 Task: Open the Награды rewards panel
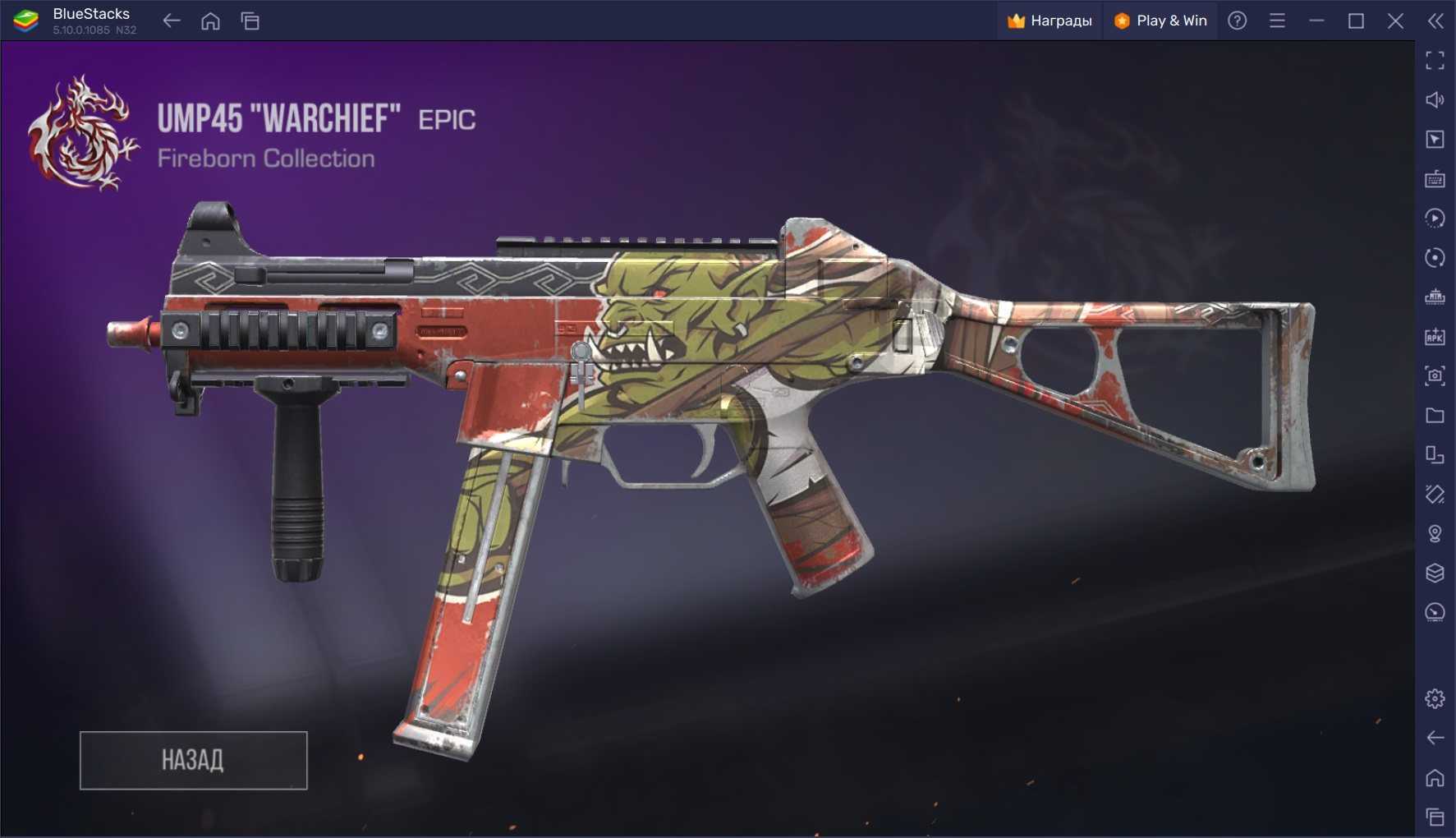click(x=1050, y=21)
